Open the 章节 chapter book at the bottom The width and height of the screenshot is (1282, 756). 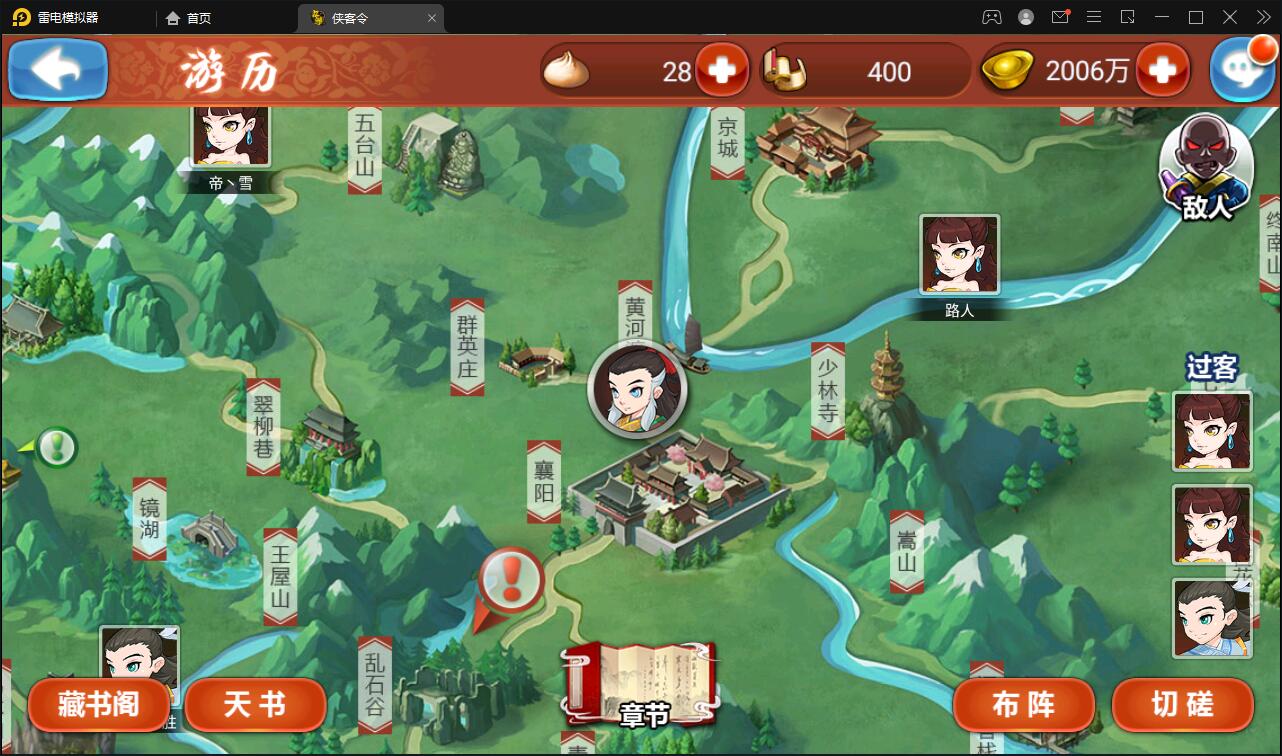(643, 685)
